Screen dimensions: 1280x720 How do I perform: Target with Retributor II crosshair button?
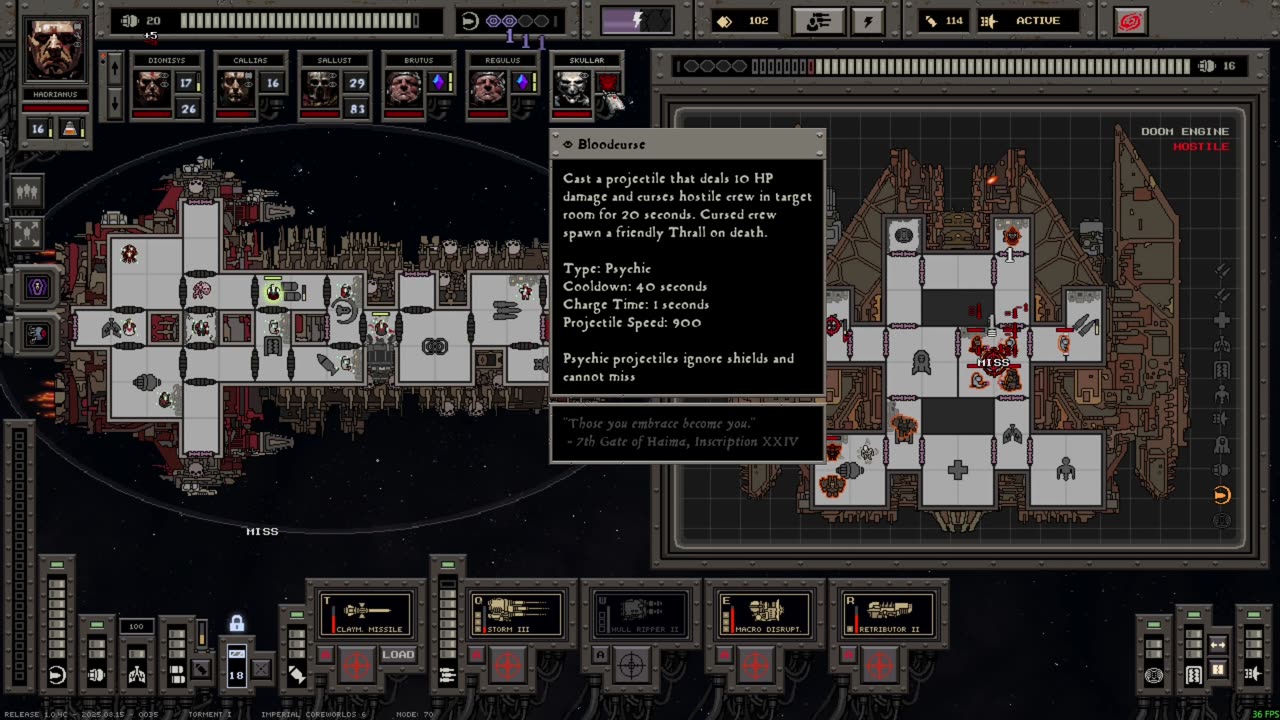[x=879, y=663]
